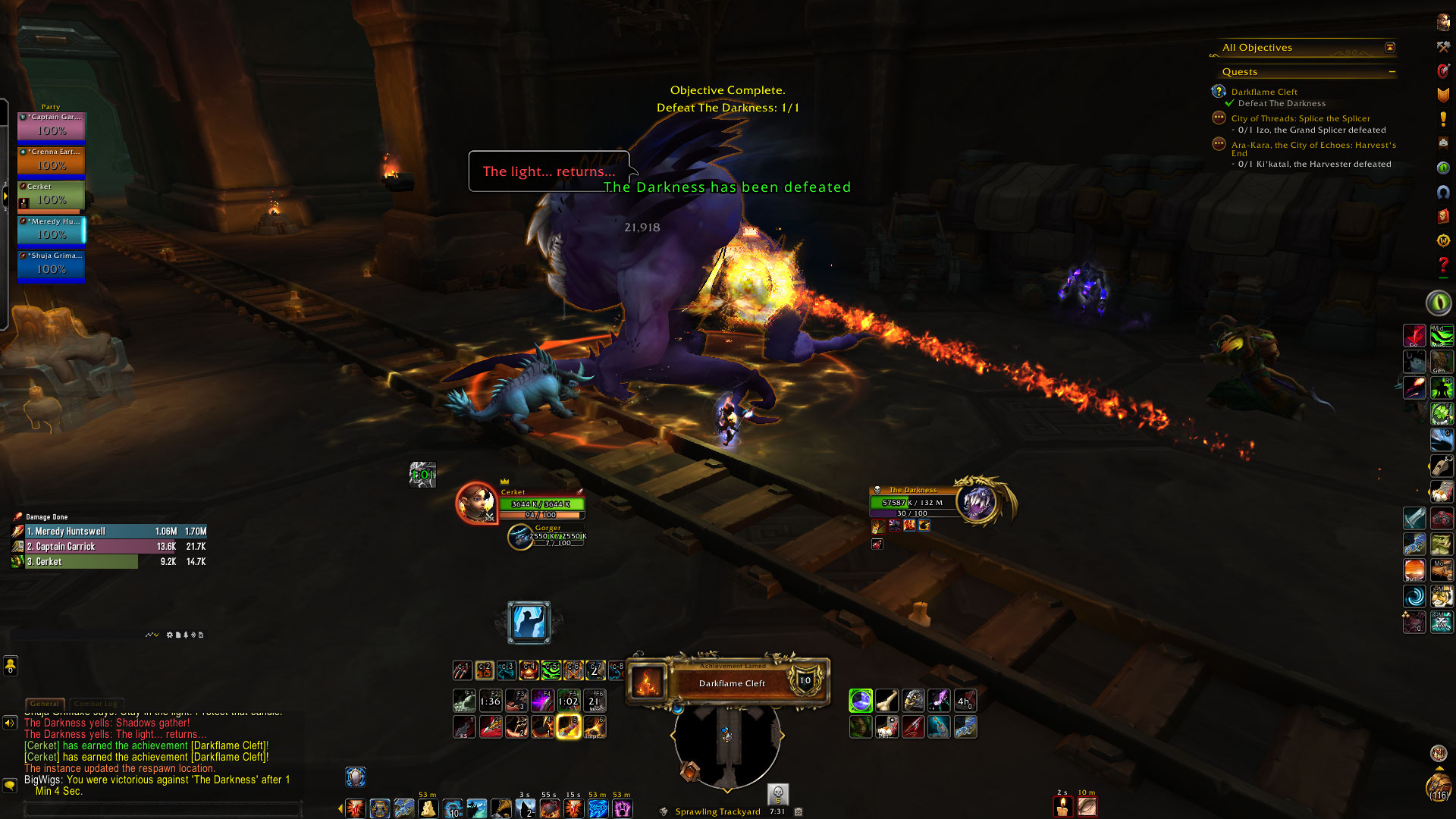
Task: Click the Cerket player portrait frame
Action: click(476, 502)
